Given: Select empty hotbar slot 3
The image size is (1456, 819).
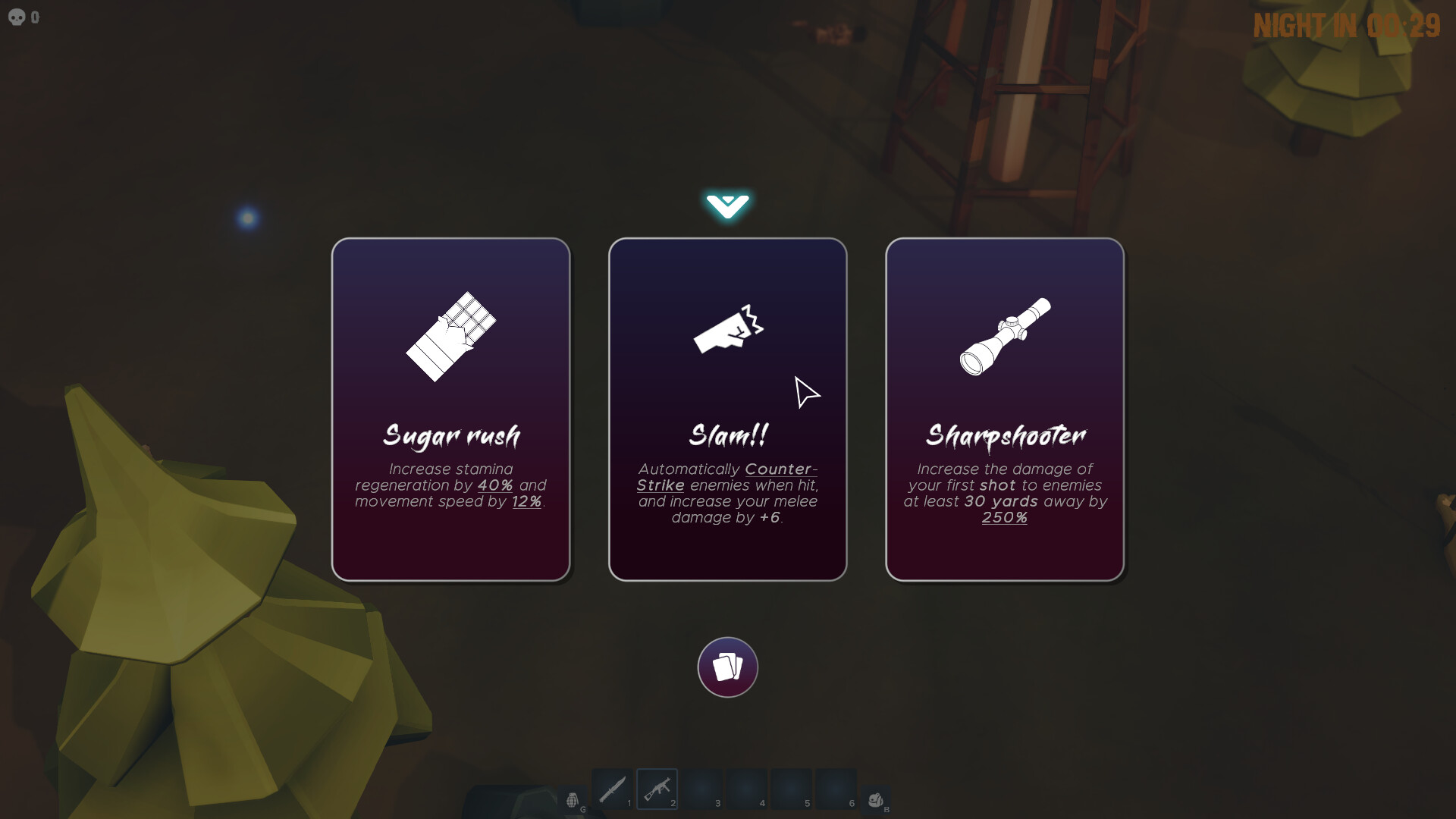Looking at the screenshot, I should click(701, 789).
